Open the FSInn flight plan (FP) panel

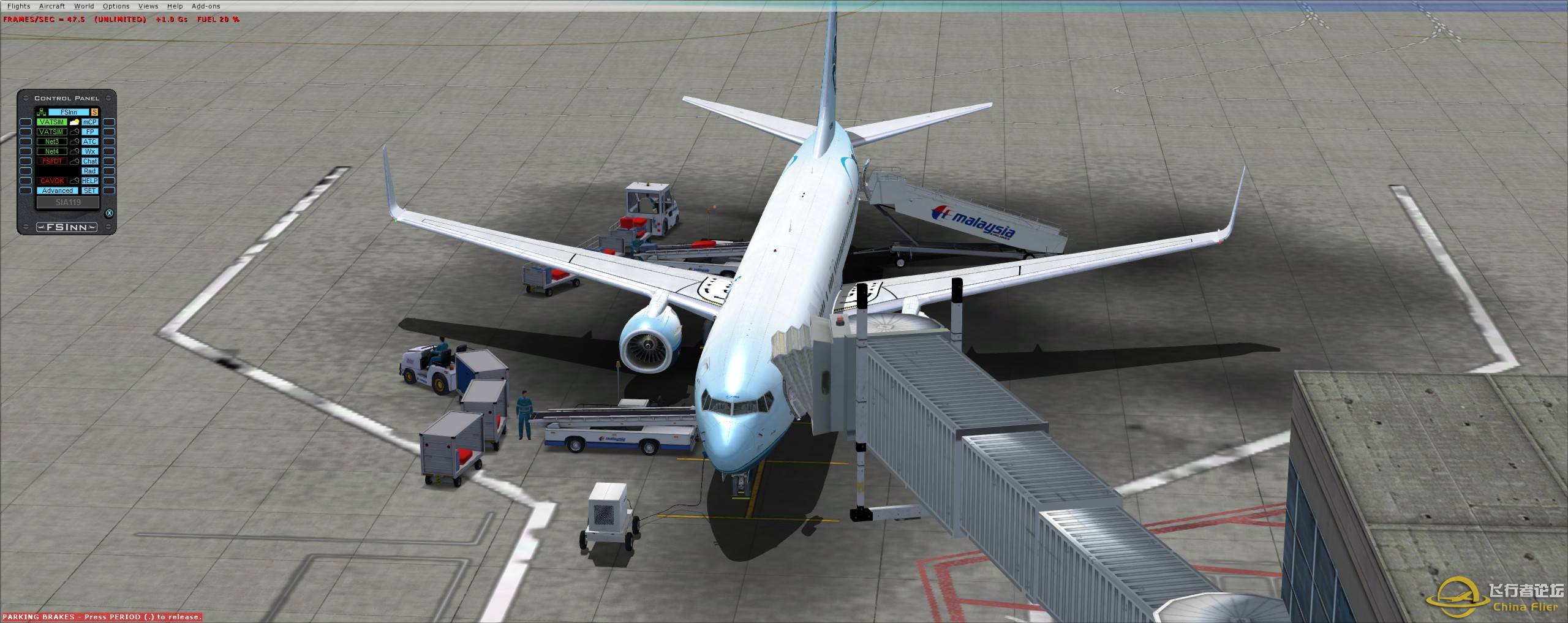tap(90, 132)
